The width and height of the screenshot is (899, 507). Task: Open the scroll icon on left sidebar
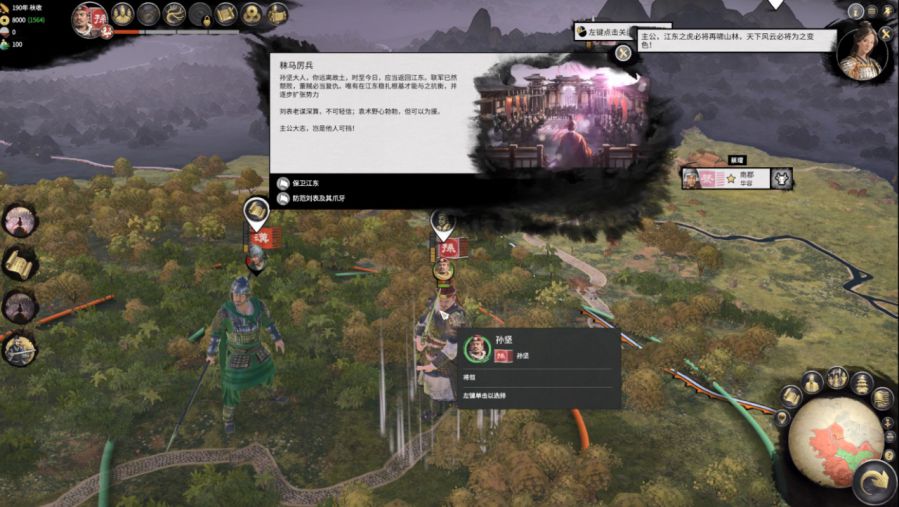click(x=19, y=263)
